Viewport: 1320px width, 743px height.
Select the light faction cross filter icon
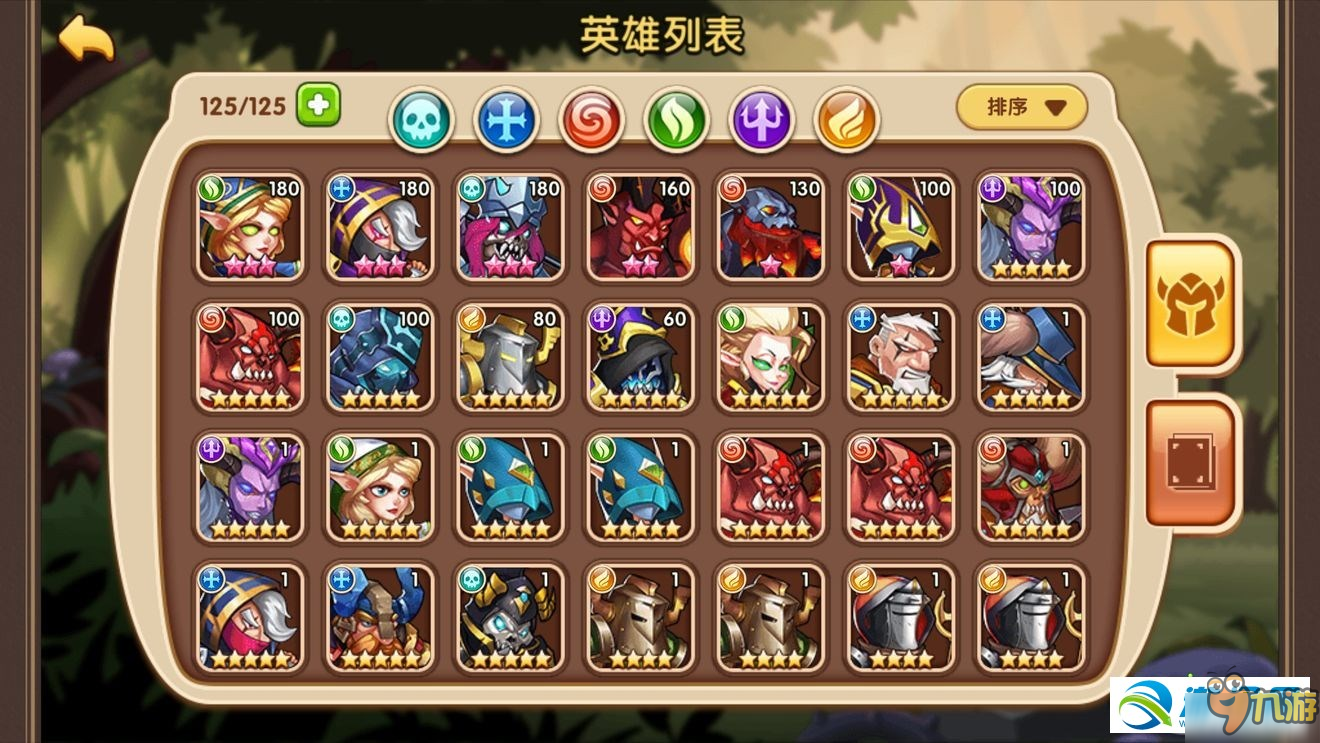point(506,118)
